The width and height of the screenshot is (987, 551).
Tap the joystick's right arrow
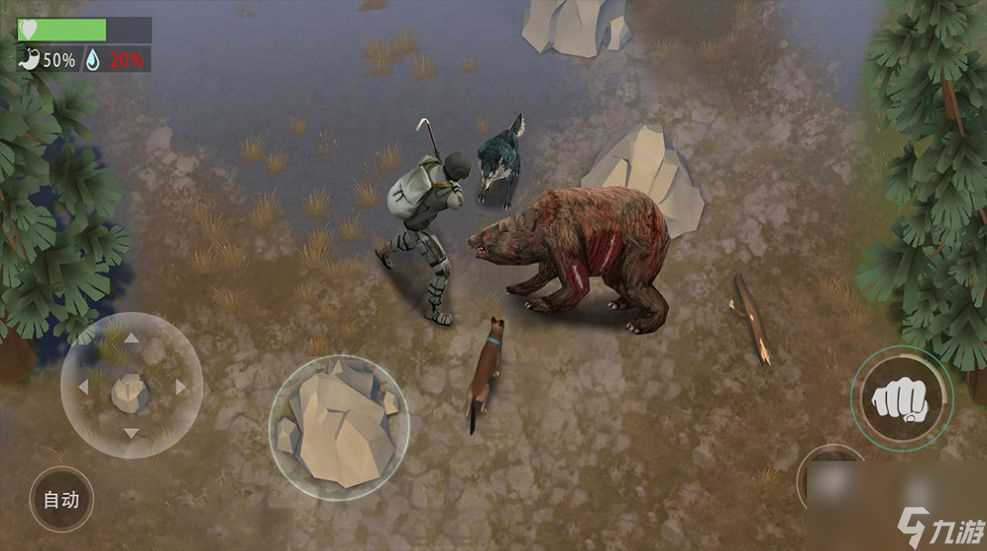coord(181,387)
